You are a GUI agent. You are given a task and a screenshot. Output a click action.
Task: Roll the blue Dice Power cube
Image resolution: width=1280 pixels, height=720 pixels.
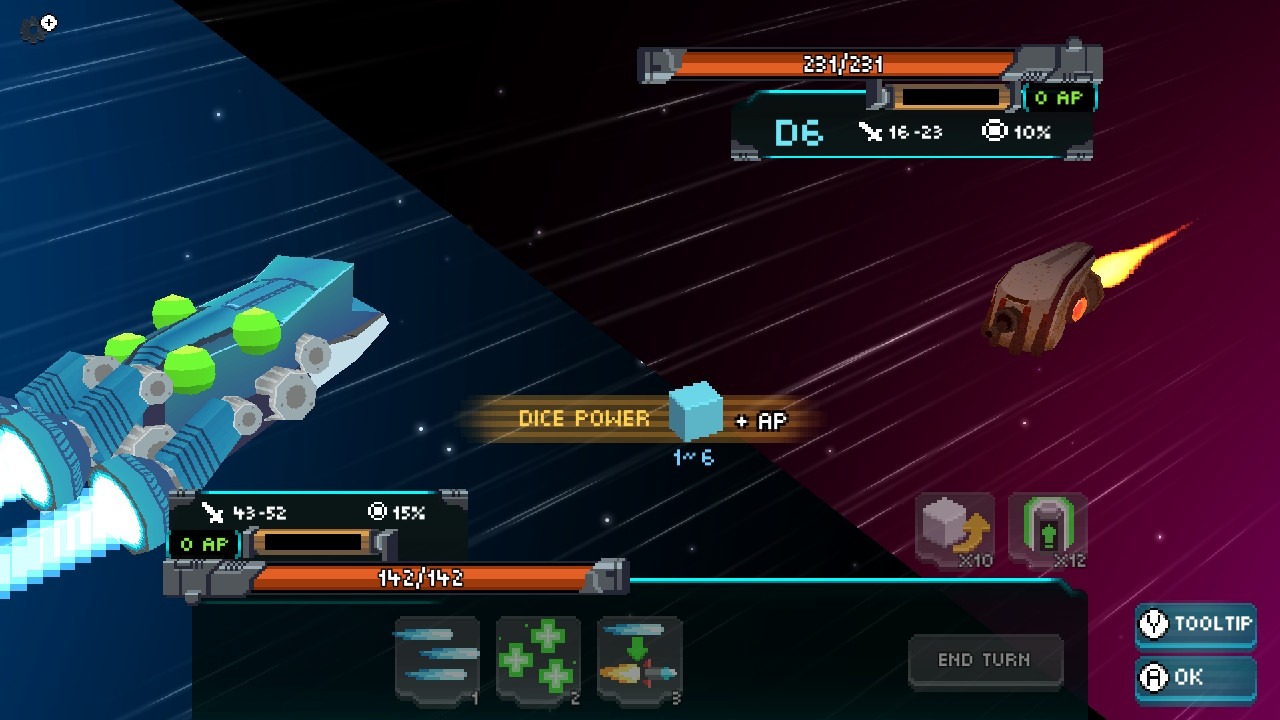(x=695, y=411)
